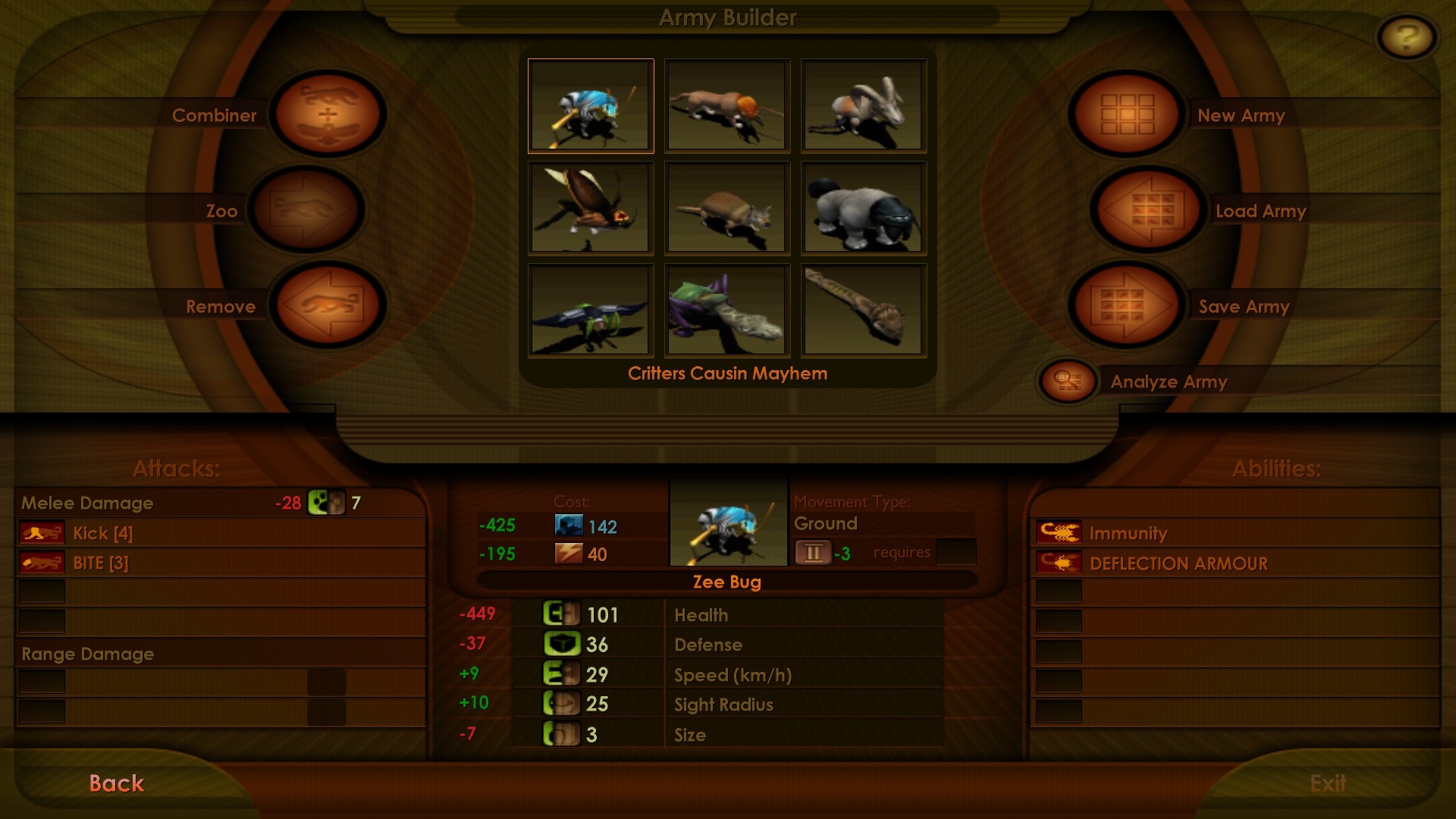
Task: Select the grey gorilla creature slot
Action: click(863, 208)
